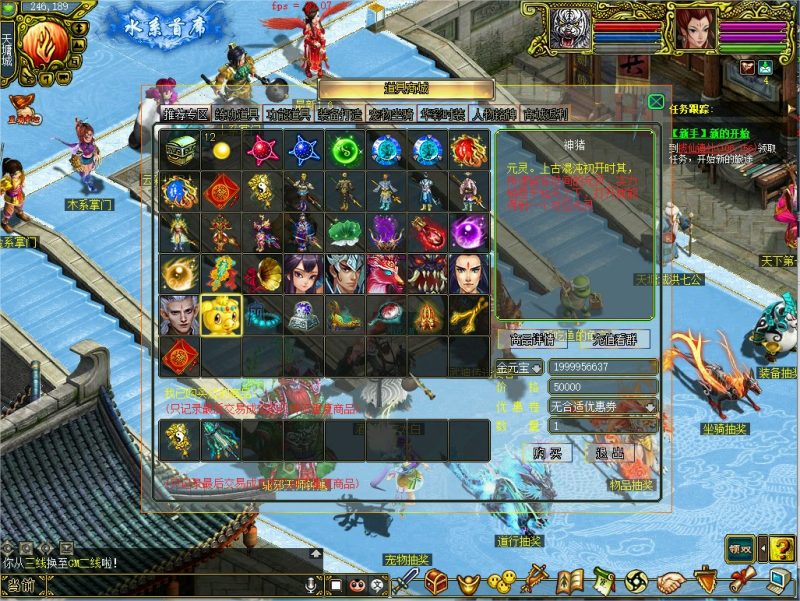The image size is (800, 601).
Task: Click the 购买 buy button
Action: [x=547, y=453]
